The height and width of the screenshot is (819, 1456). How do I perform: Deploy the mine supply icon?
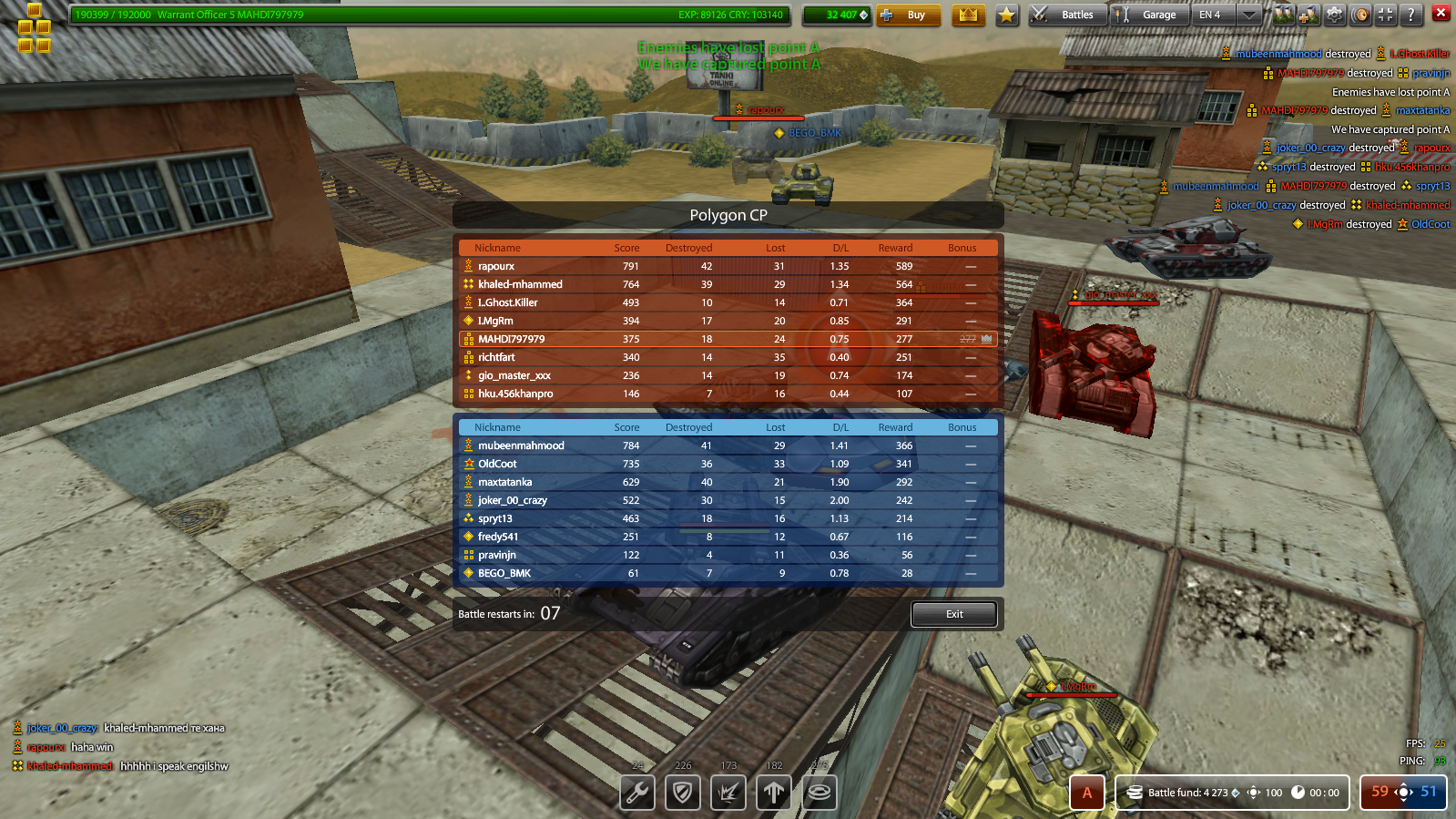click(819, 793)
